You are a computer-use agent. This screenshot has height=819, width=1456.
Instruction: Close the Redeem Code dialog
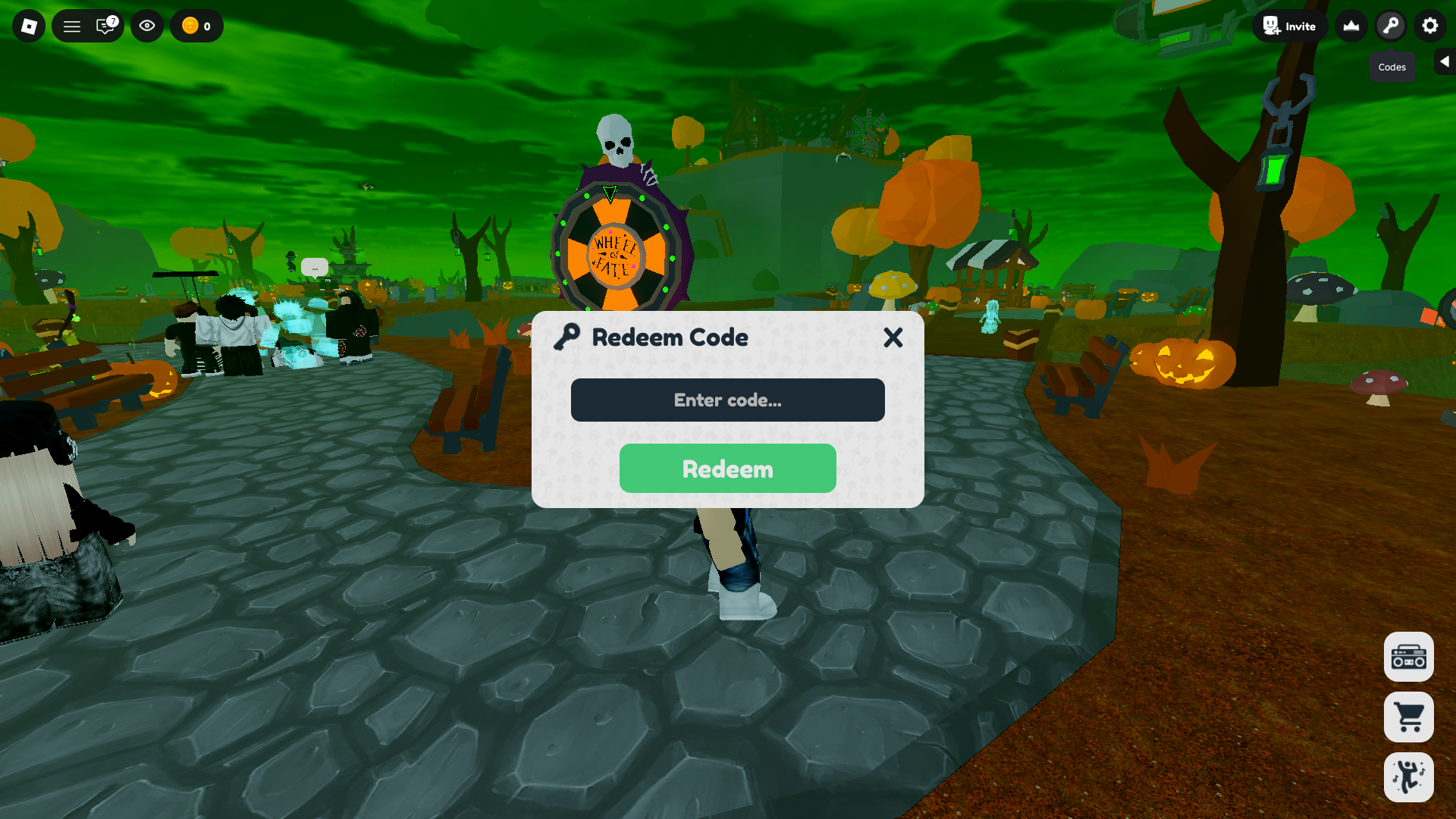(893, 338)
